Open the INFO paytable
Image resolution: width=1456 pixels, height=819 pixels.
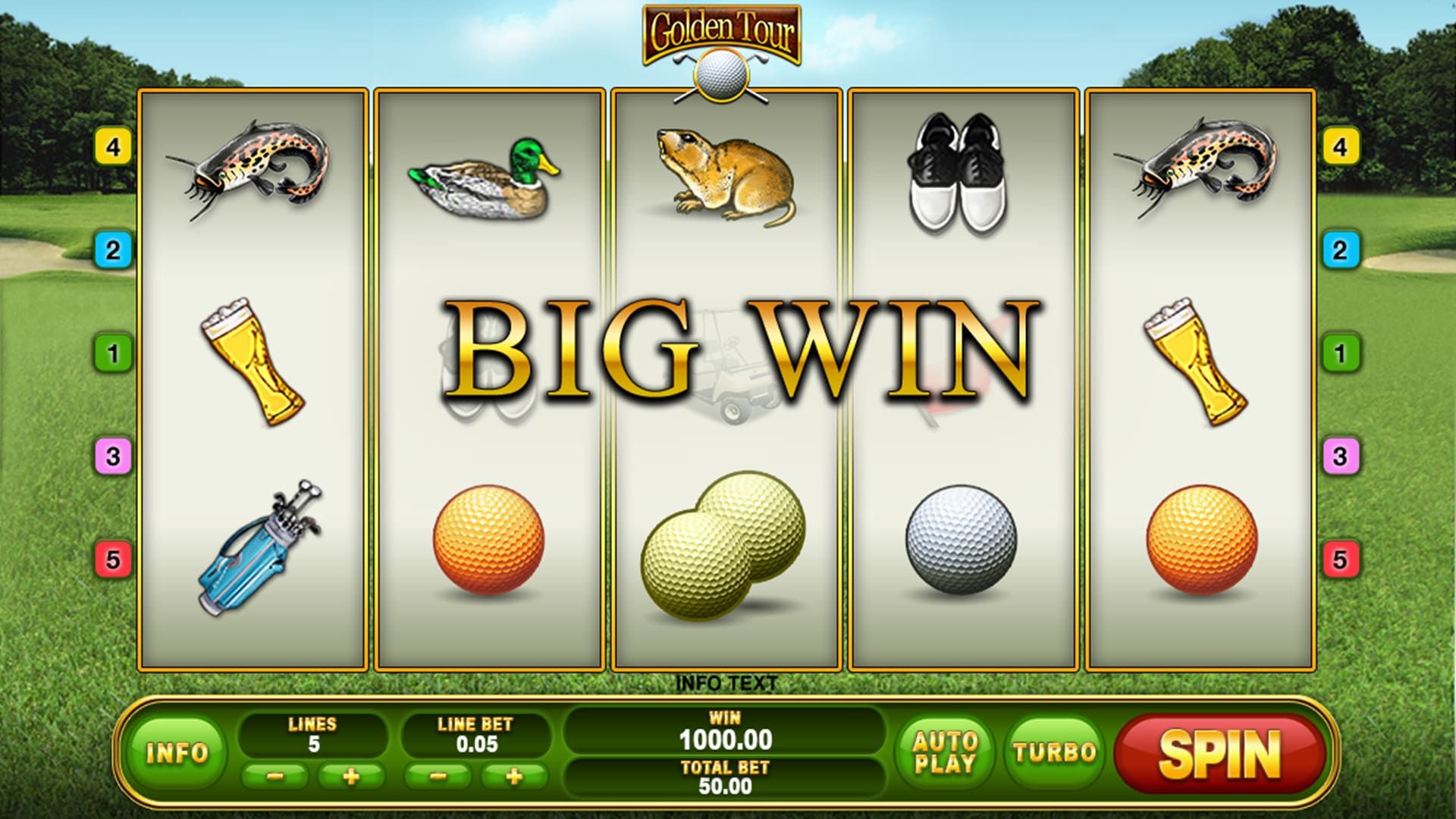tap(177, 752)
